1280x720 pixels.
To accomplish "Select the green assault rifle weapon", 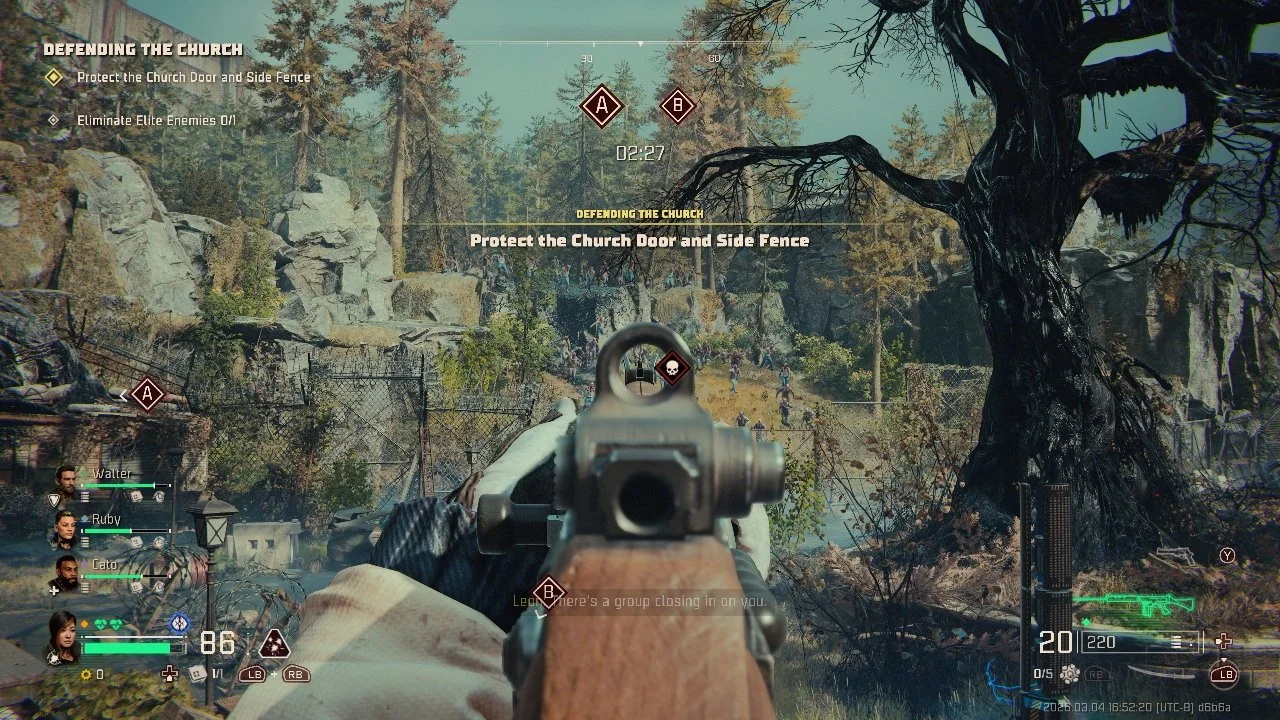I will click(x=1134, y=604).
